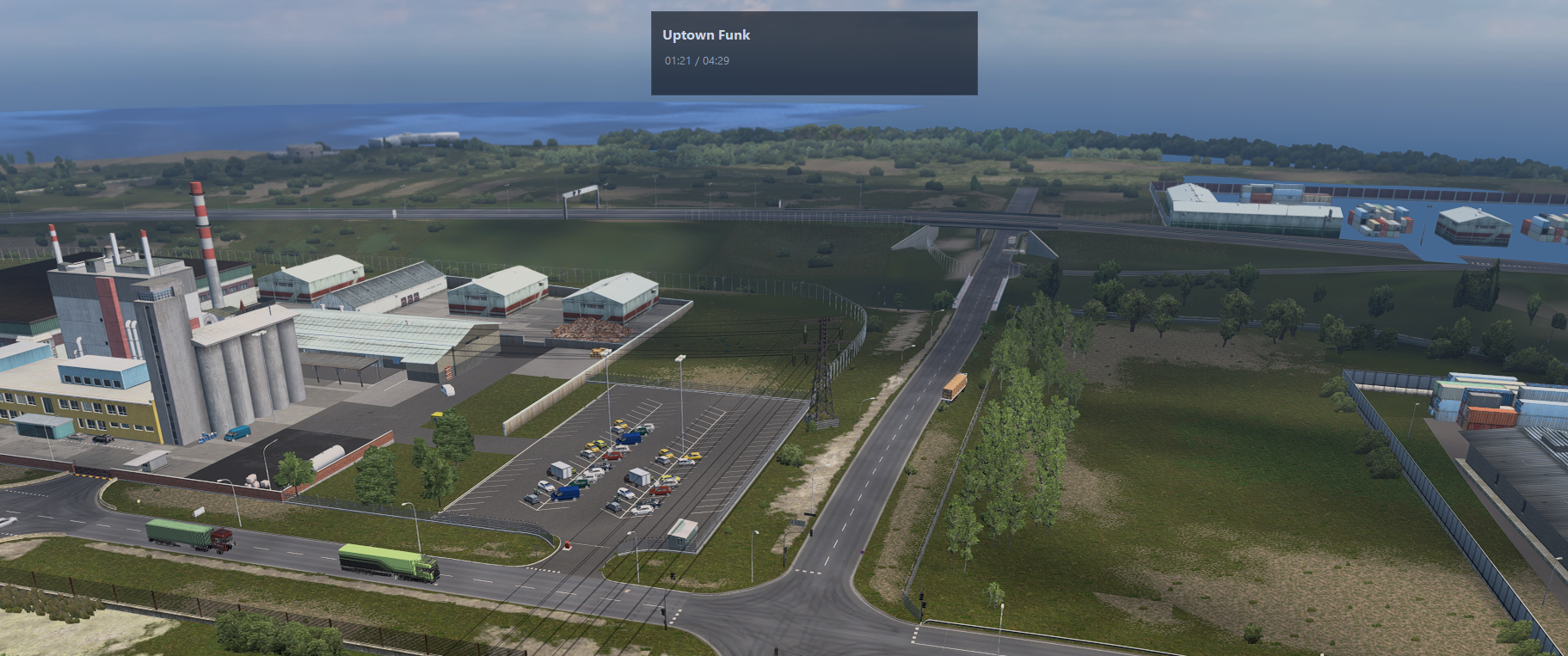Click the Uptown Funk now-playing panel
The image size is (1568, 656).
tap(814, 53)
